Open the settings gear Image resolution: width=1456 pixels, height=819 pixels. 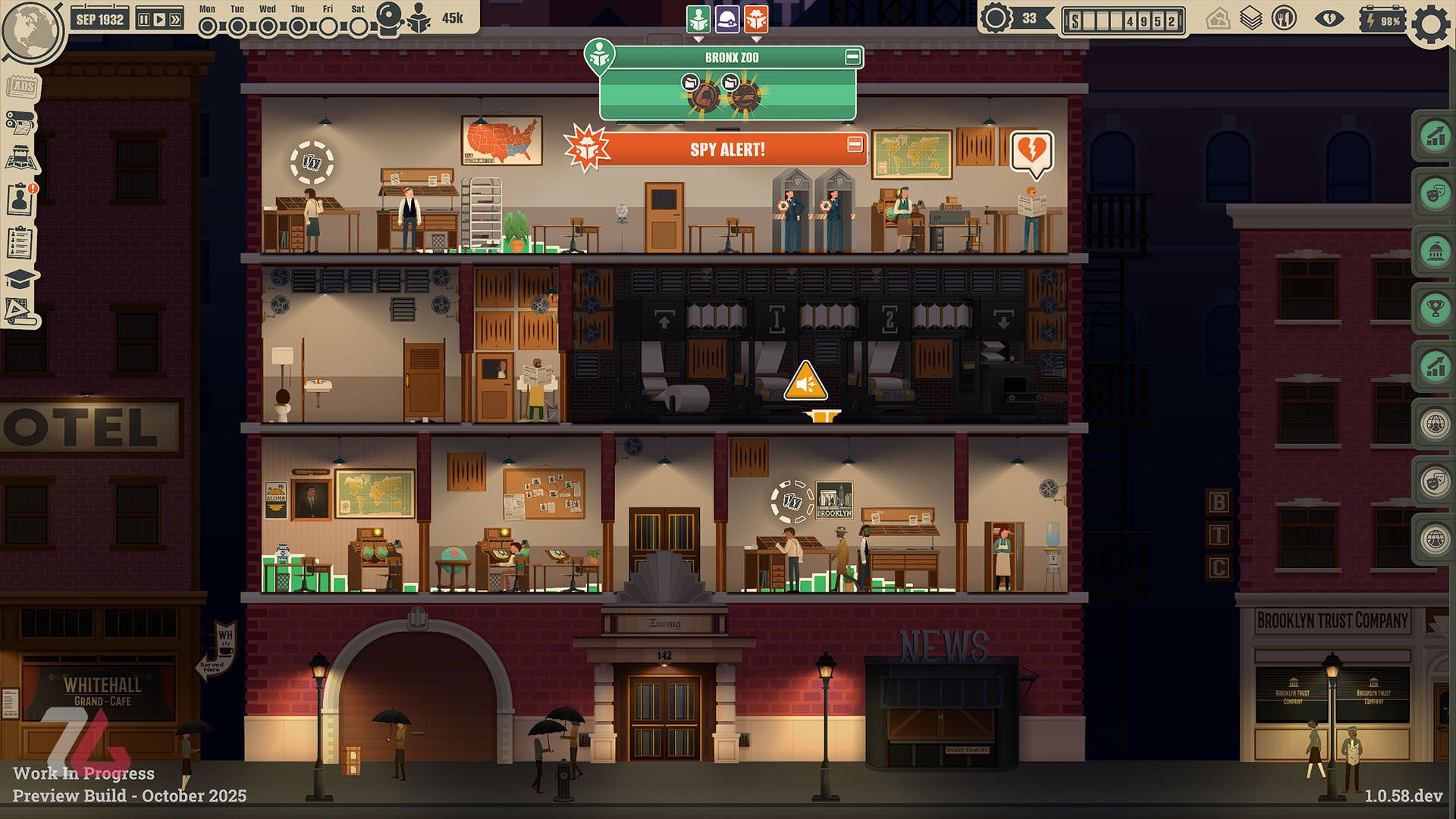coord(1430,24)
